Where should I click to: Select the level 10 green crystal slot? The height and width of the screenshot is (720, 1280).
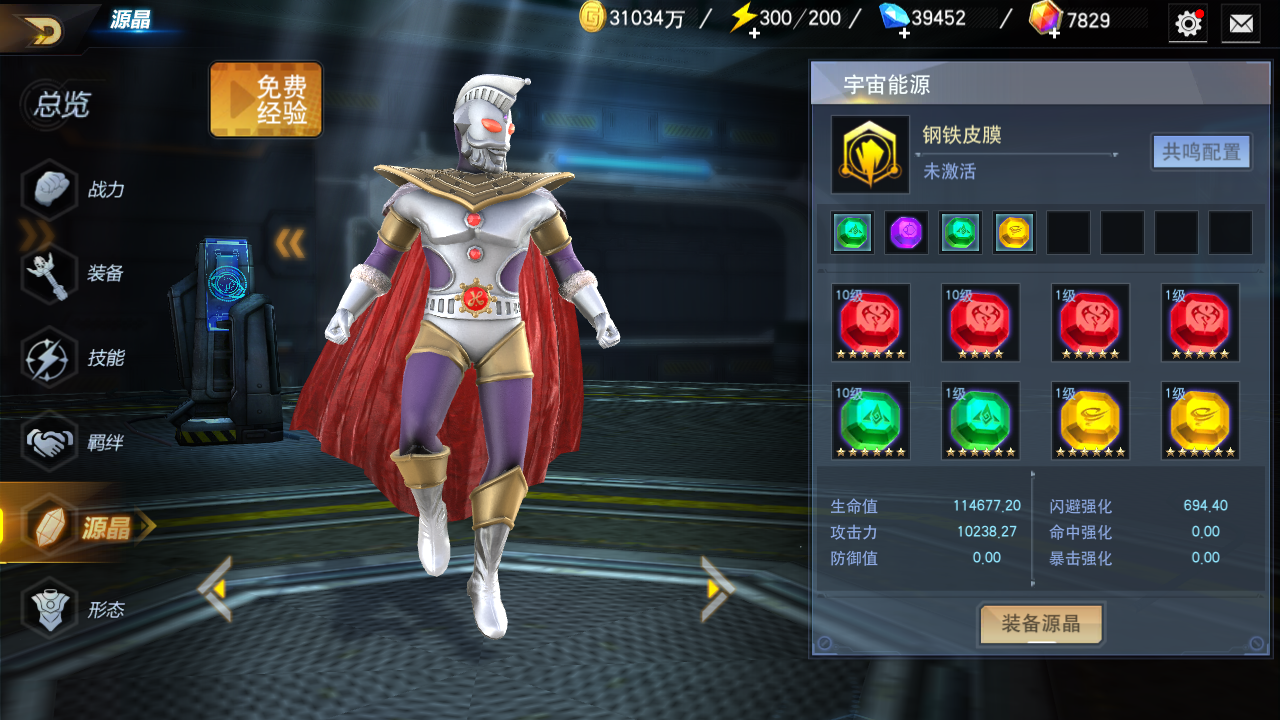[x=870, y=421]
